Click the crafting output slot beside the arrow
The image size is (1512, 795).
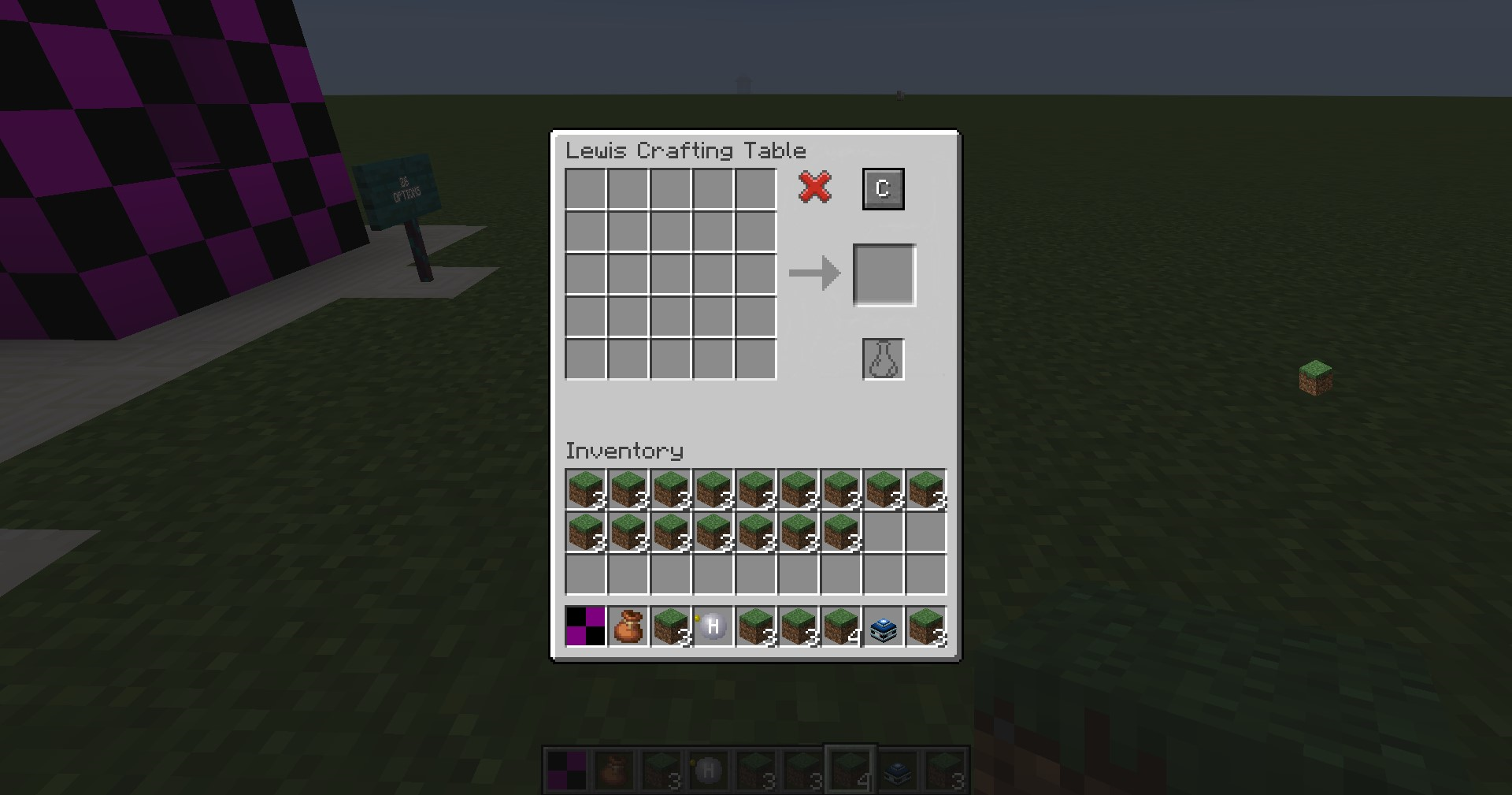tap(884, 273)
